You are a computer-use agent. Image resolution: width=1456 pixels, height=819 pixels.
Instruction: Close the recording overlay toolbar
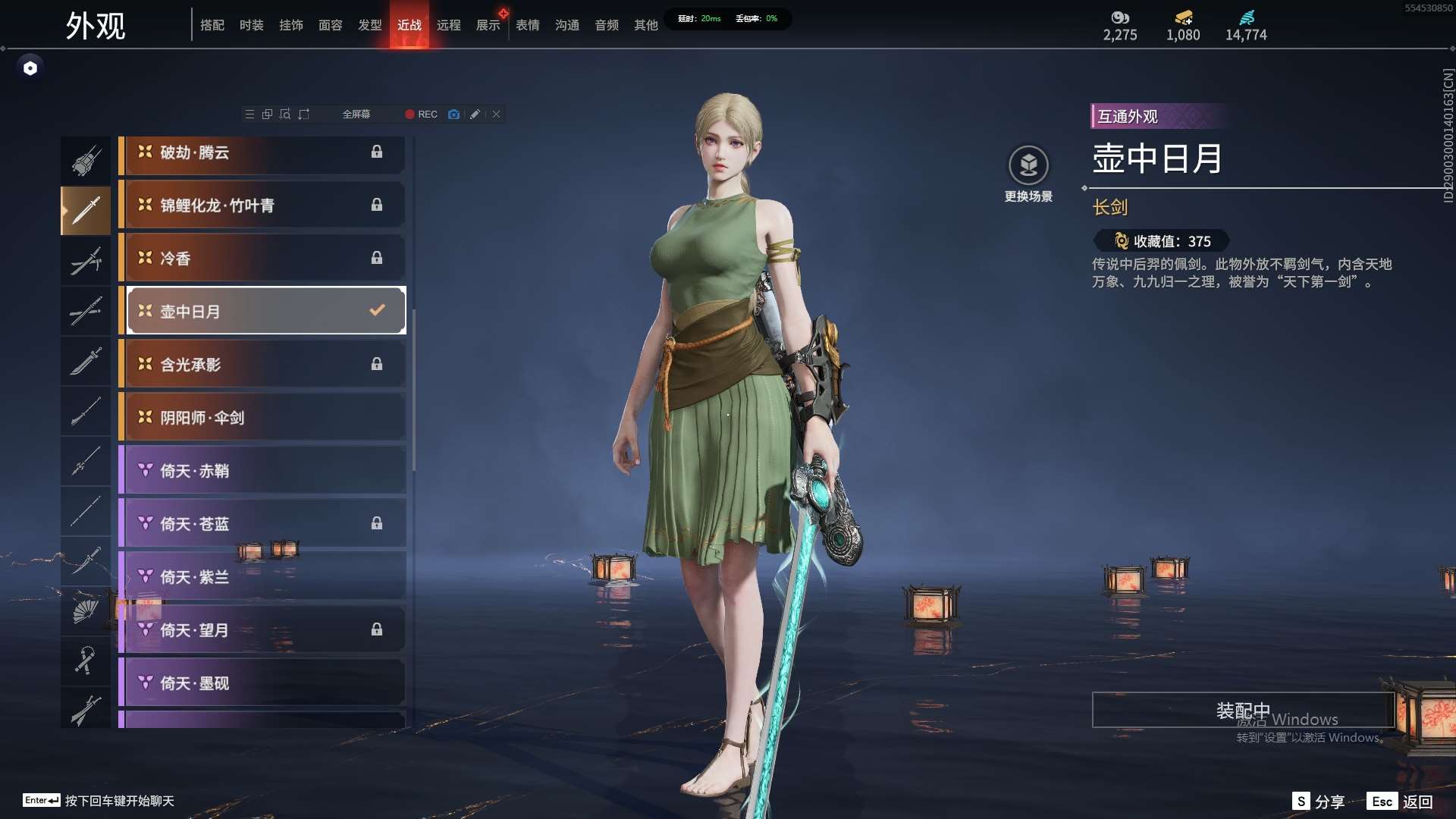click(496, 115)
